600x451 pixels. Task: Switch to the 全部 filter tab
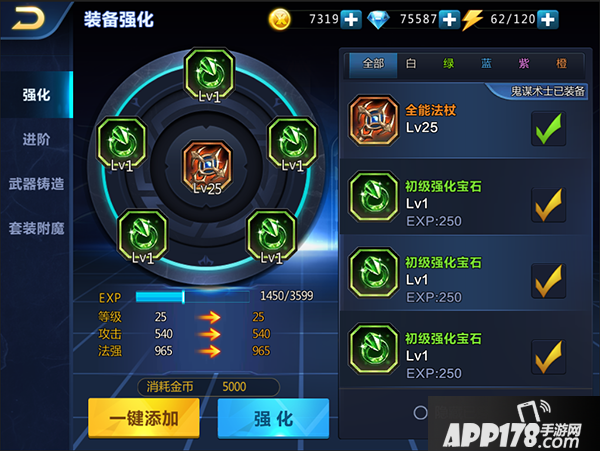(373, 63)
